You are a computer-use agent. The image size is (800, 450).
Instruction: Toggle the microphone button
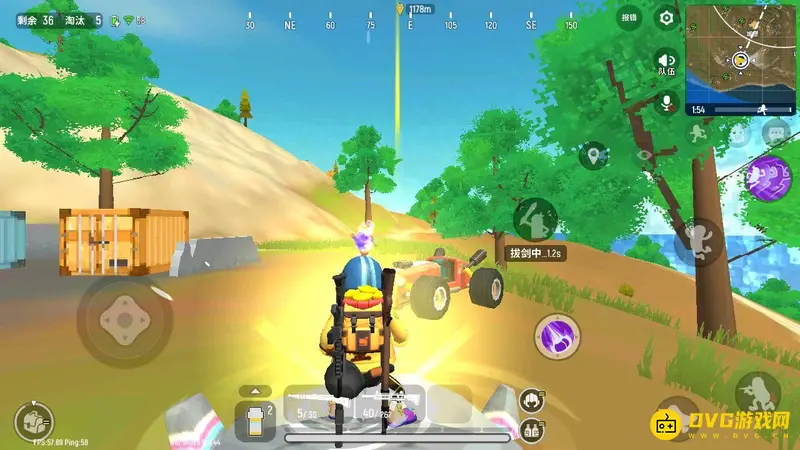[665, 102]
